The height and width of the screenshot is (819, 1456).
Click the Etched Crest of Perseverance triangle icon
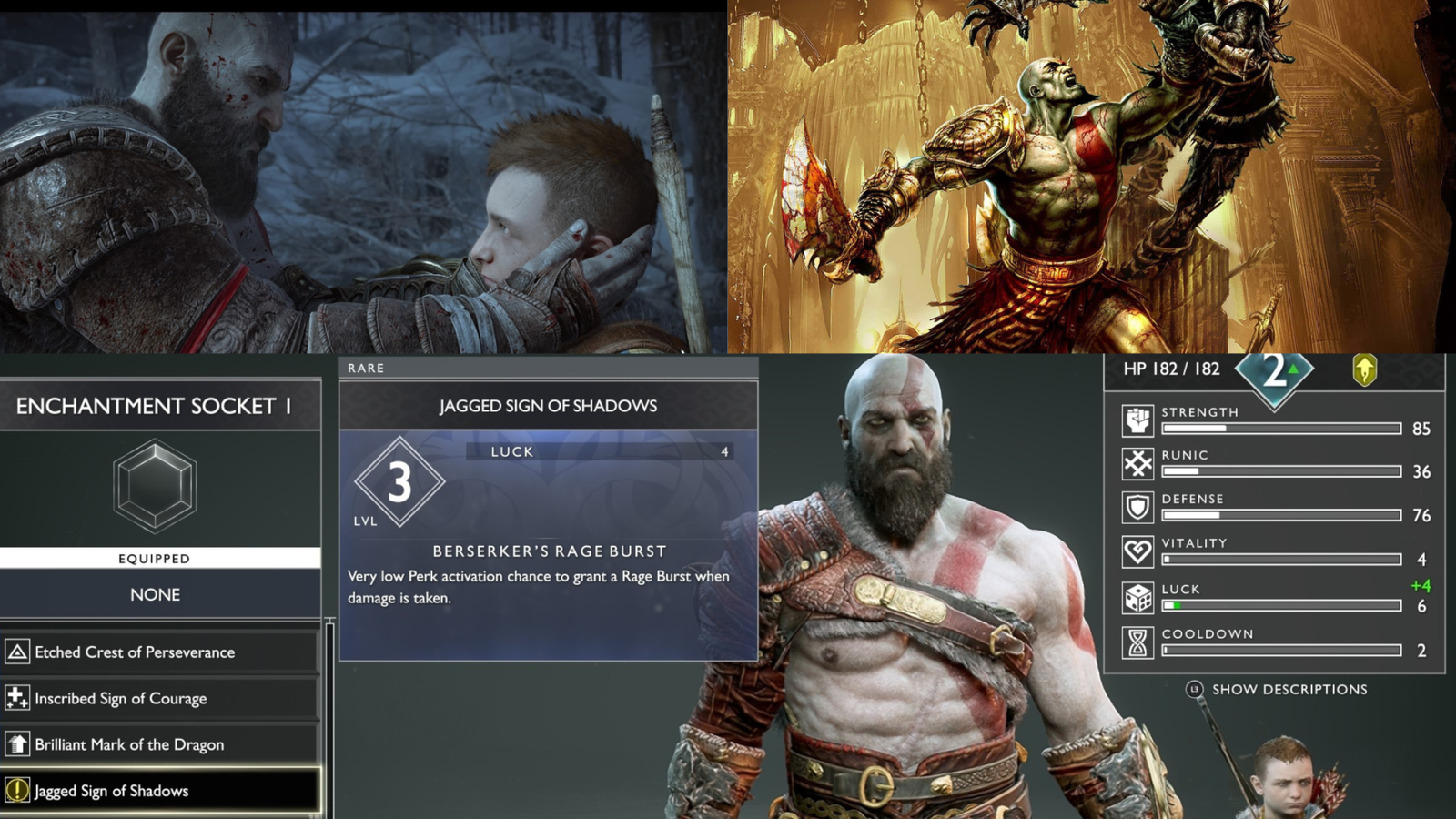point(18,652)
